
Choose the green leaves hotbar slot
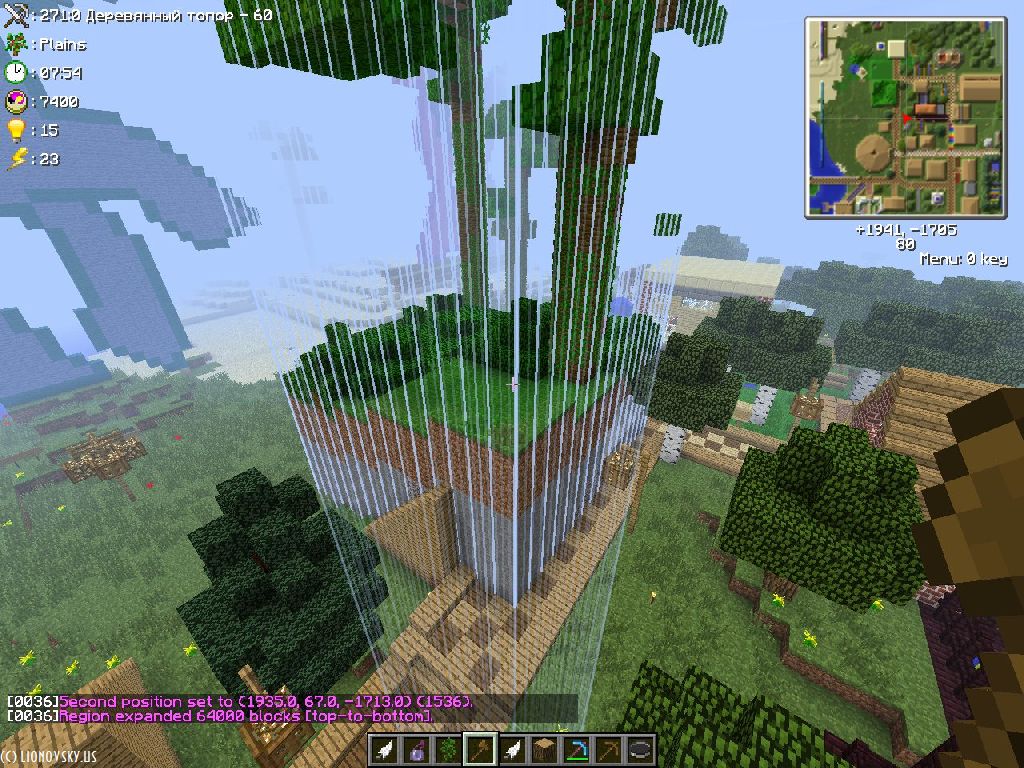(x=449, y=750)
